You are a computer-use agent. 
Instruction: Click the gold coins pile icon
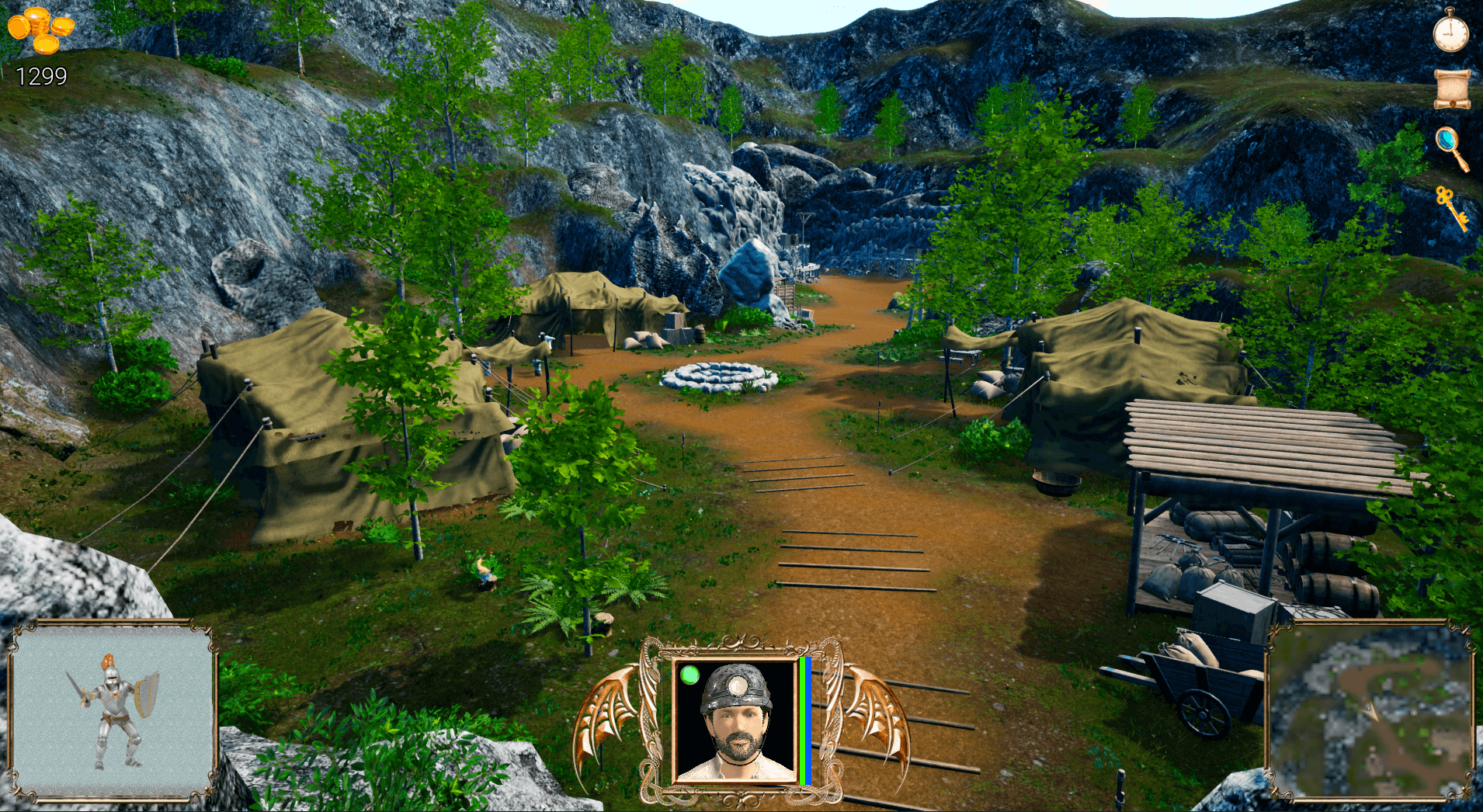41,29
